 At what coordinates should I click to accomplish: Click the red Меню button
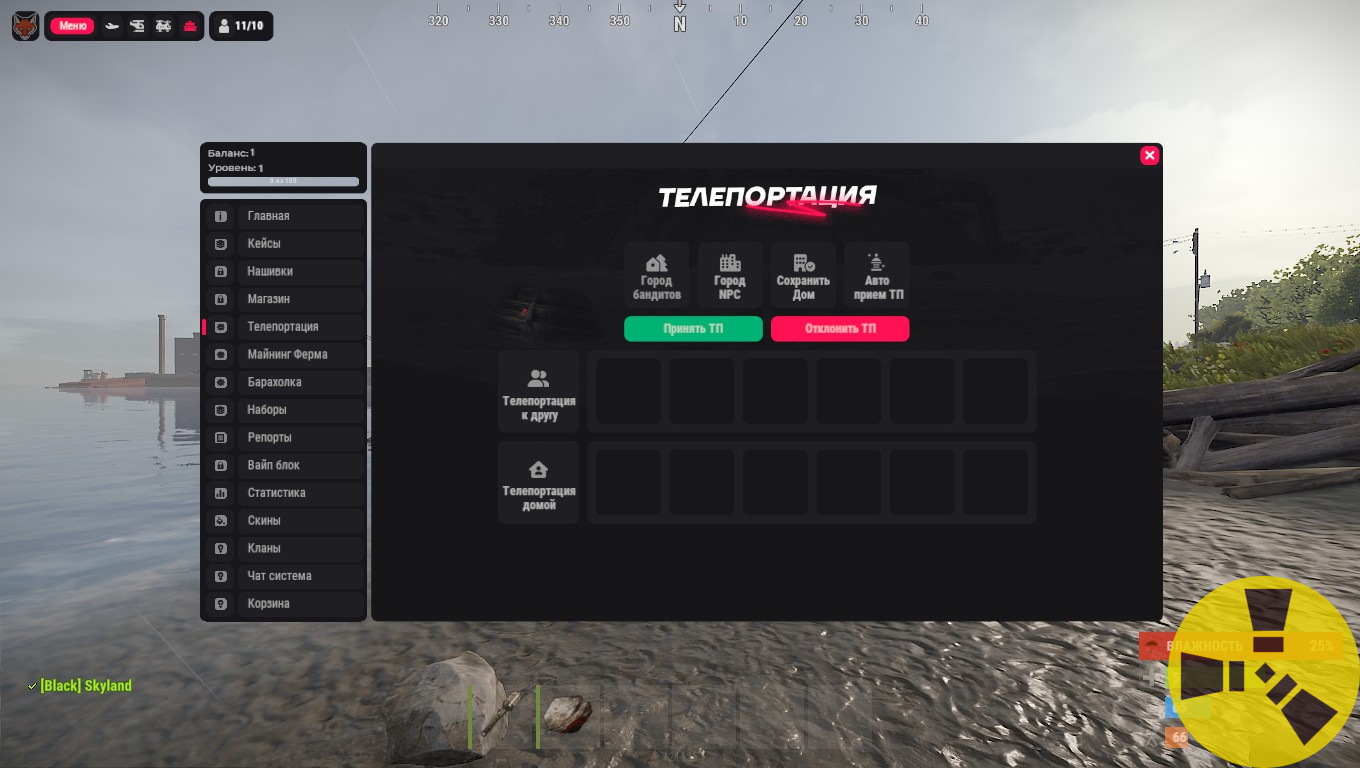click(72, 26)
